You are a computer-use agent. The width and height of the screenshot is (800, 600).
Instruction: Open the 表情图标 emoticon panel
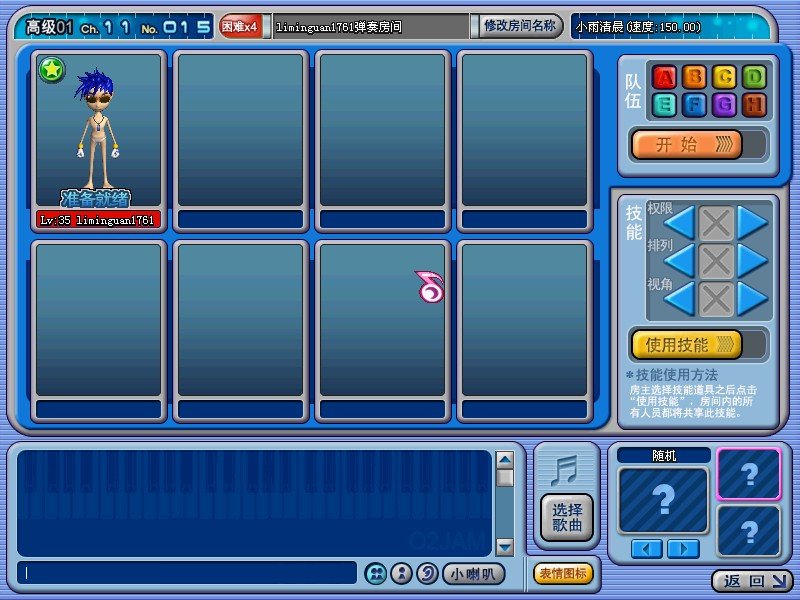click(x=564, y=573)
